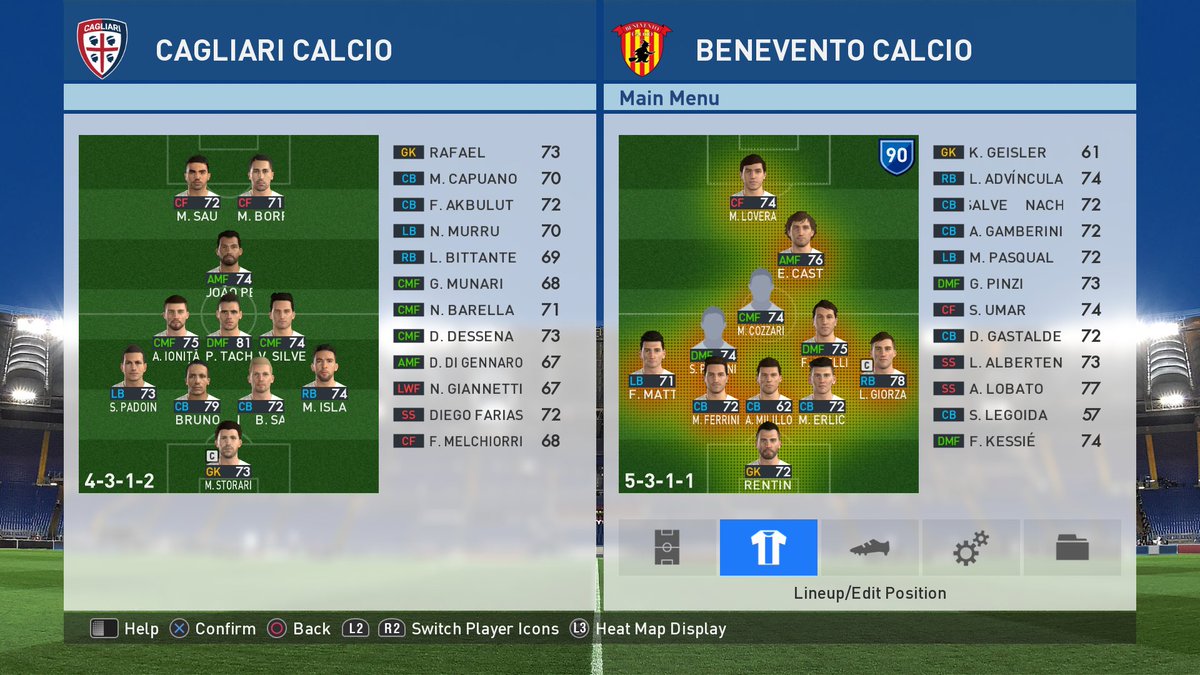Open the formation pitch icon menu
Image resolution: width=1200 pixels, height=675 pixels.
(x=667, y=547)
